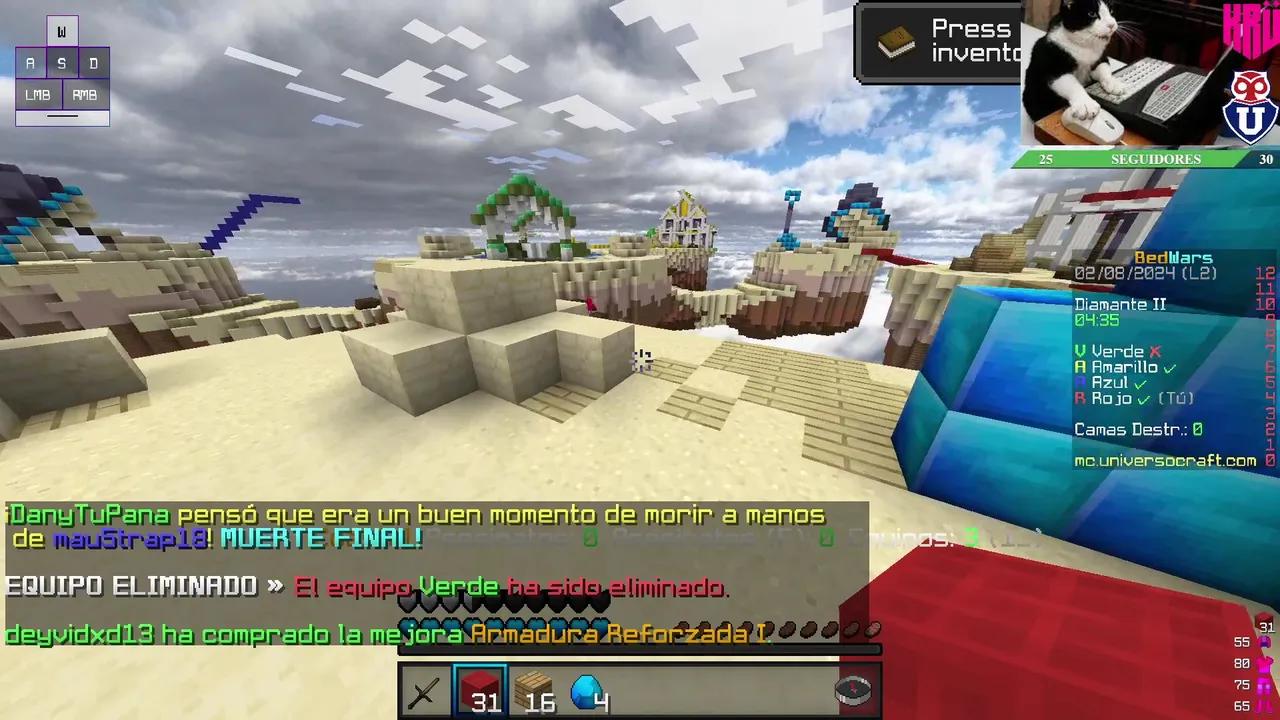The height and width of the screenshot is (720, 1280).
Task: Click the book icon beside Press inventory
Action: [895, 42]
